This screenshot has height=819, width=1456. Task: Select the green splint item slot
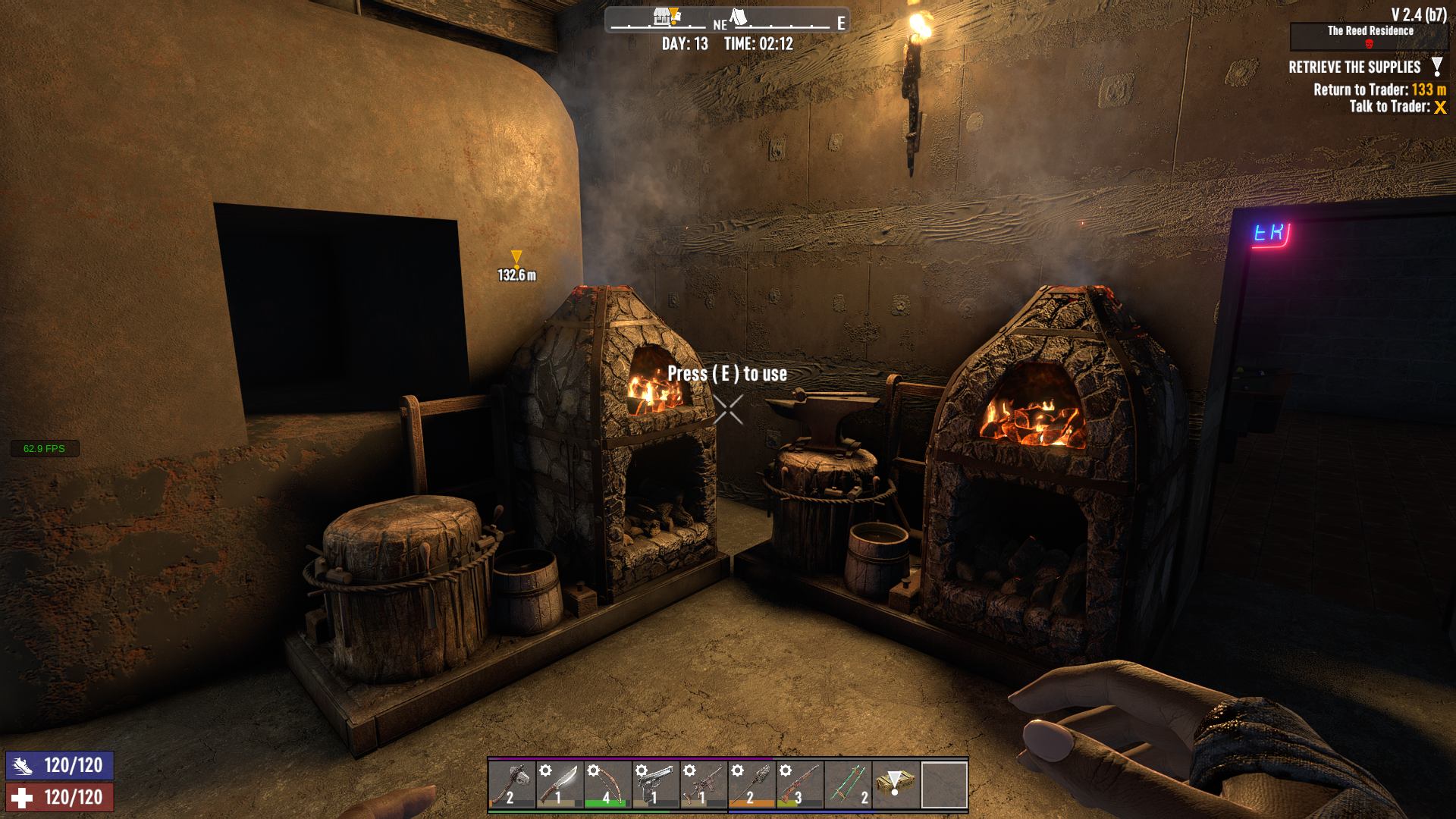[848, 784]
